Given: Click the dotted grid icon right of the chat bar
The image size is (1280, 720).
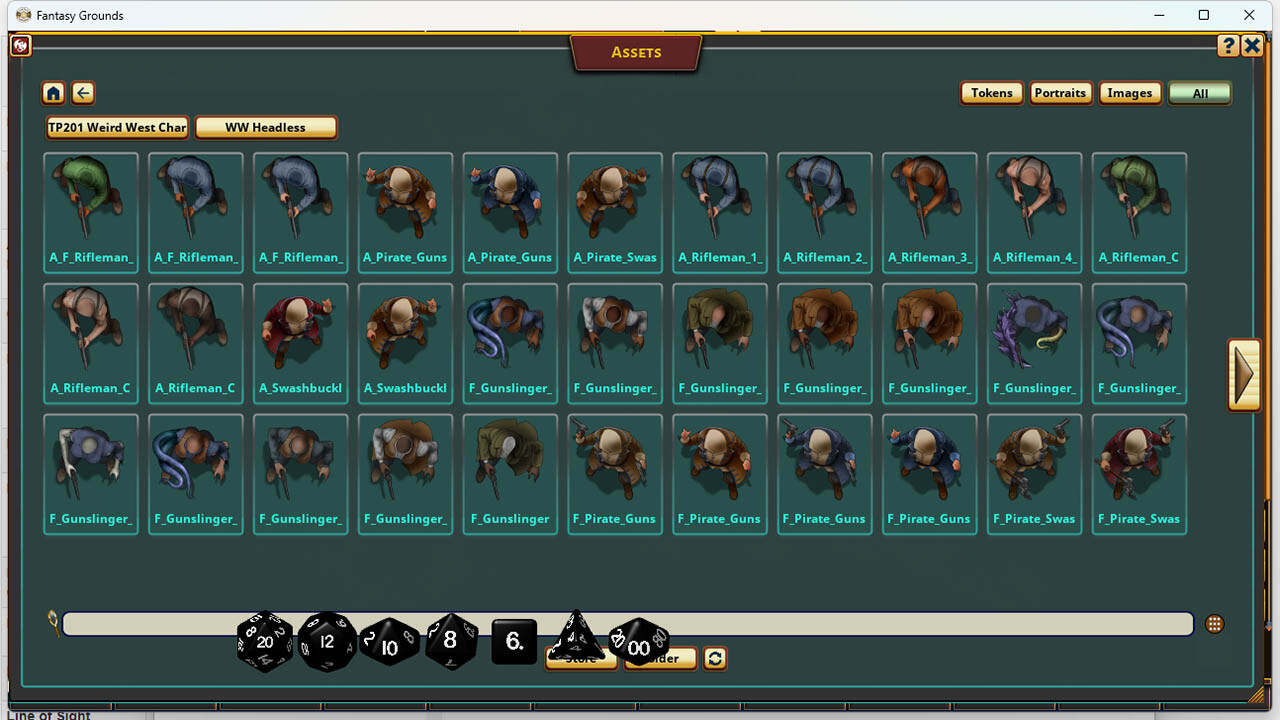Looking at the screenshot, I should tap(1214, 622).
